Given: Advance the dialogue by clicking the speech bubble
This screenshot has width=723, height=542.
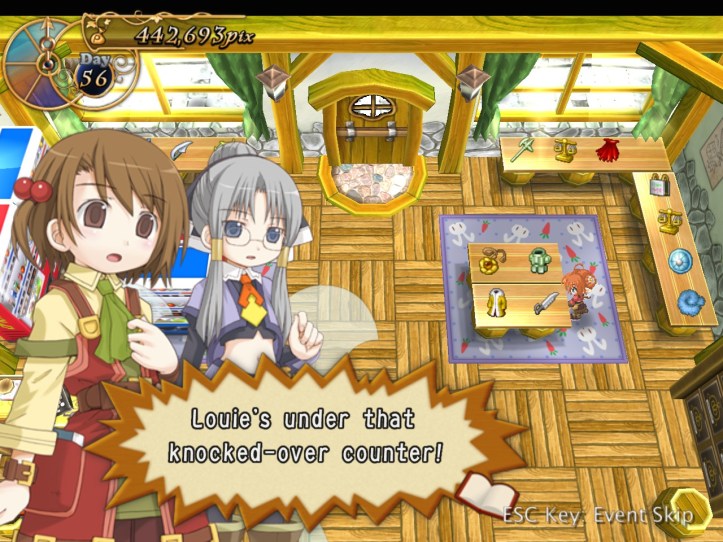Looking at the screenshot, I should click(x=305, y=436).
